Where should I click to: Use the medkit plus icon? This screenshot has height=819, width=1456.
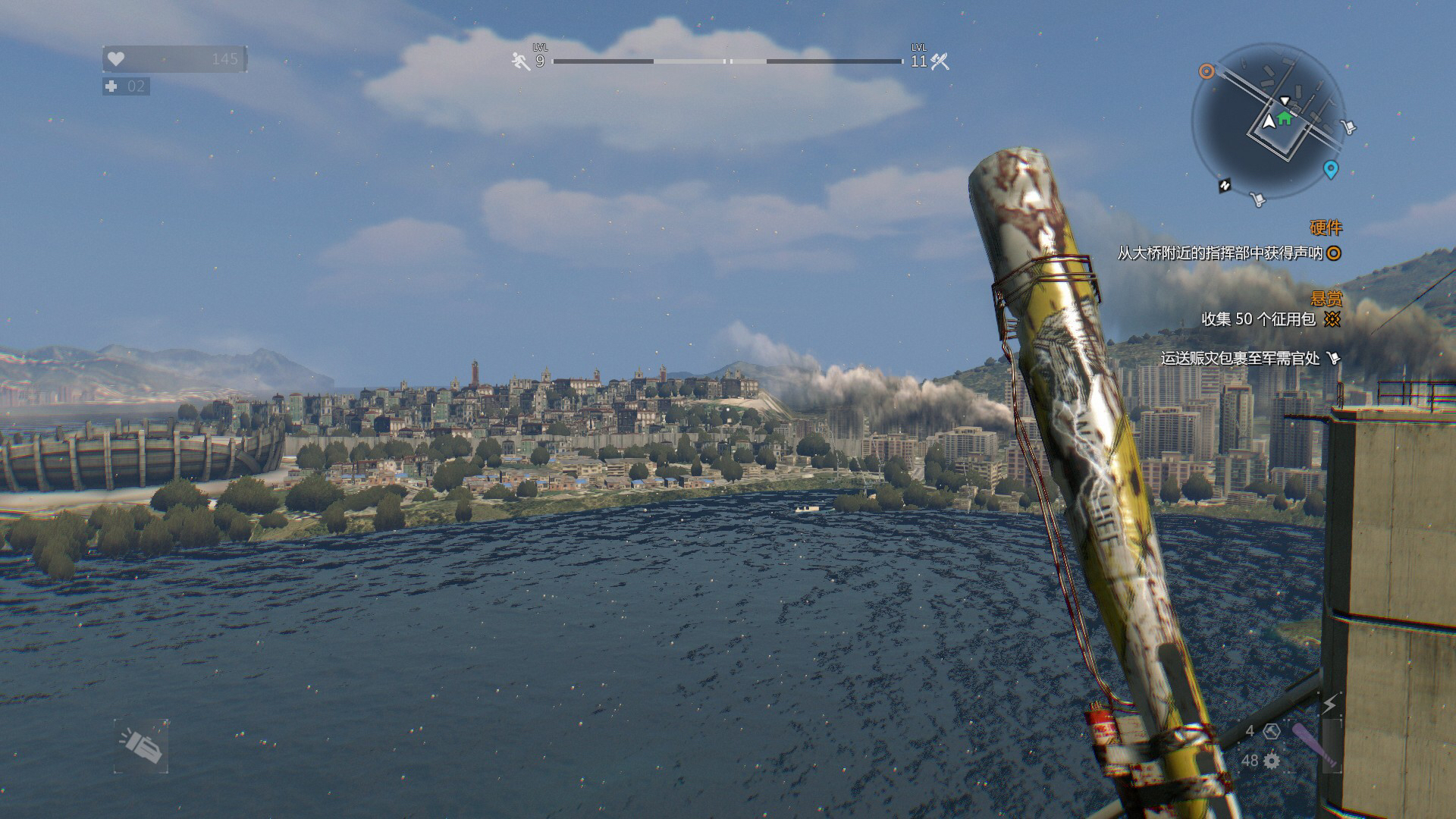111,86
